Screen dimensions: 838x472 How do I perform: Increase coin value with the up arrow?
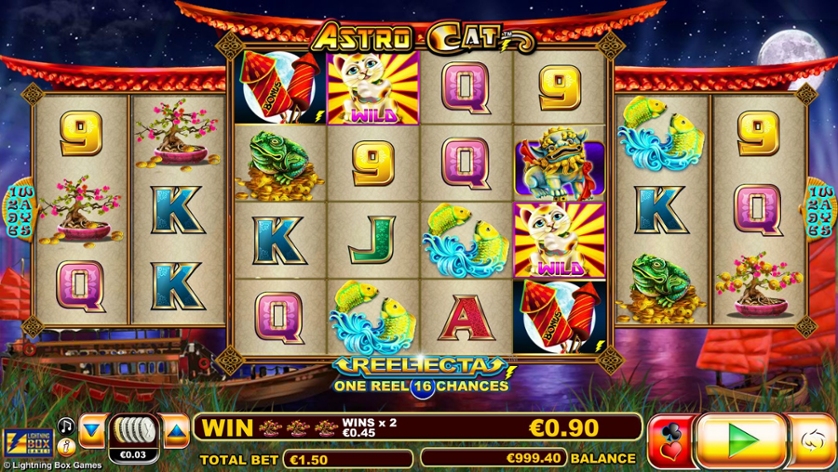(x=176, y=430)
